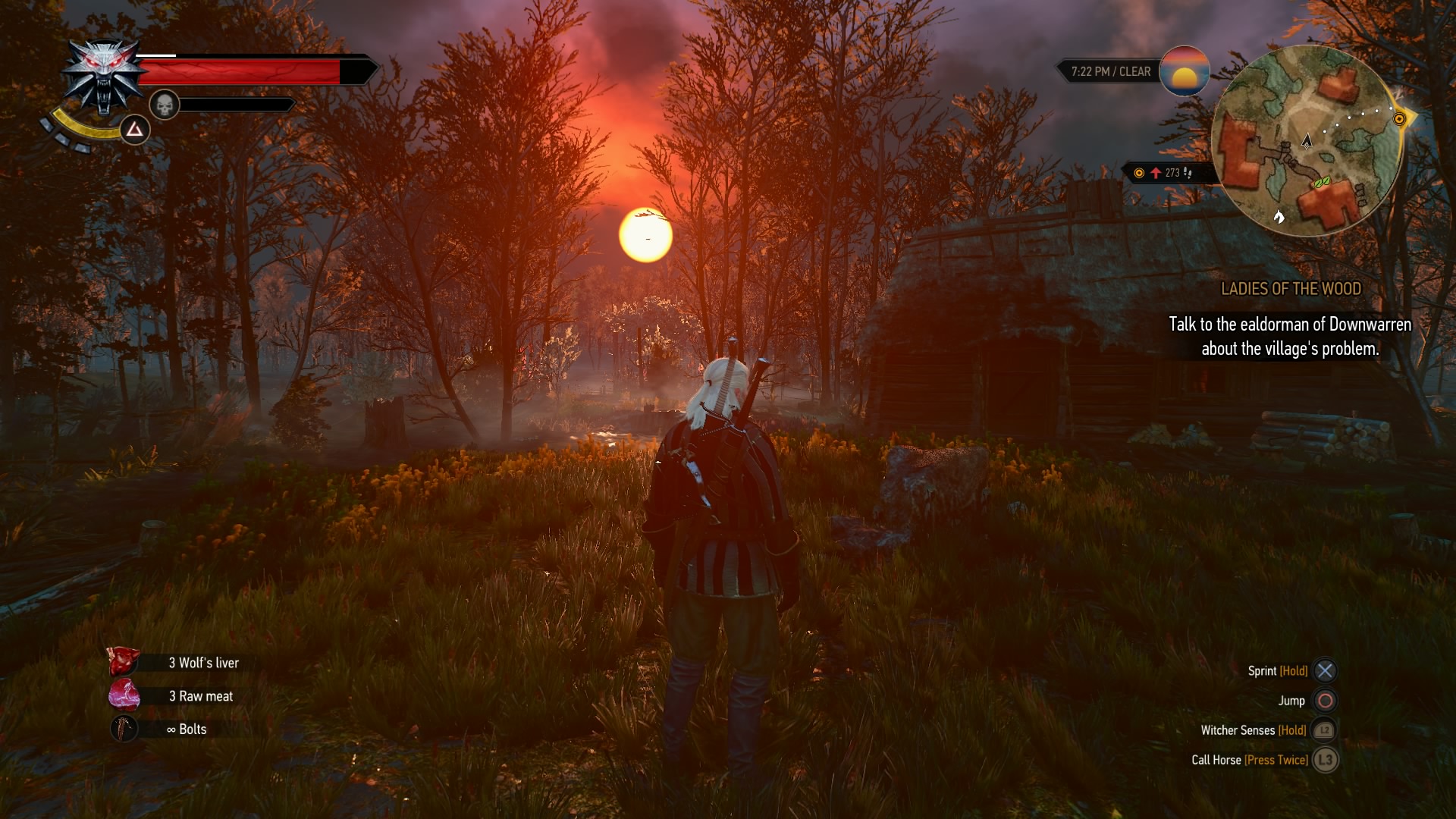Click the quest objective text about the ealdorman
The height and width of the screenshot is (819, 1456).
(1290, 337)
